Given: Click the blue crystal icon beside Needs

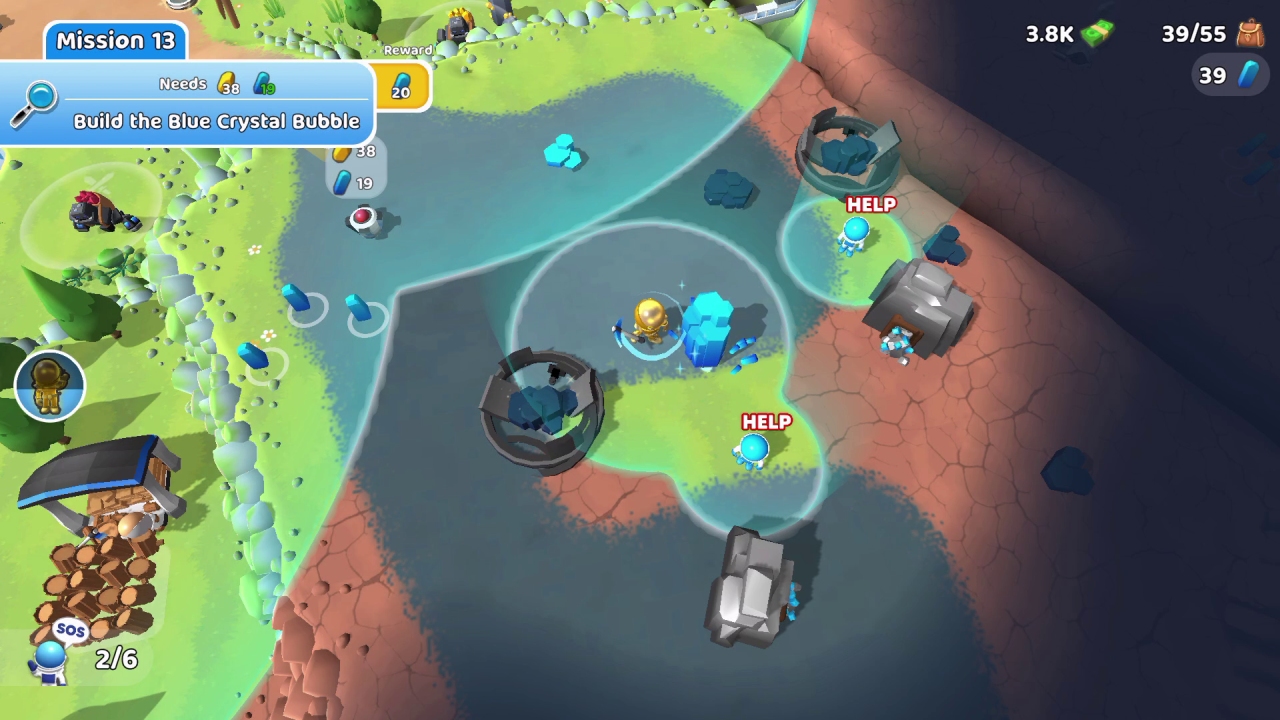Looking at the screenshot, I should click(x=262, y=80).
